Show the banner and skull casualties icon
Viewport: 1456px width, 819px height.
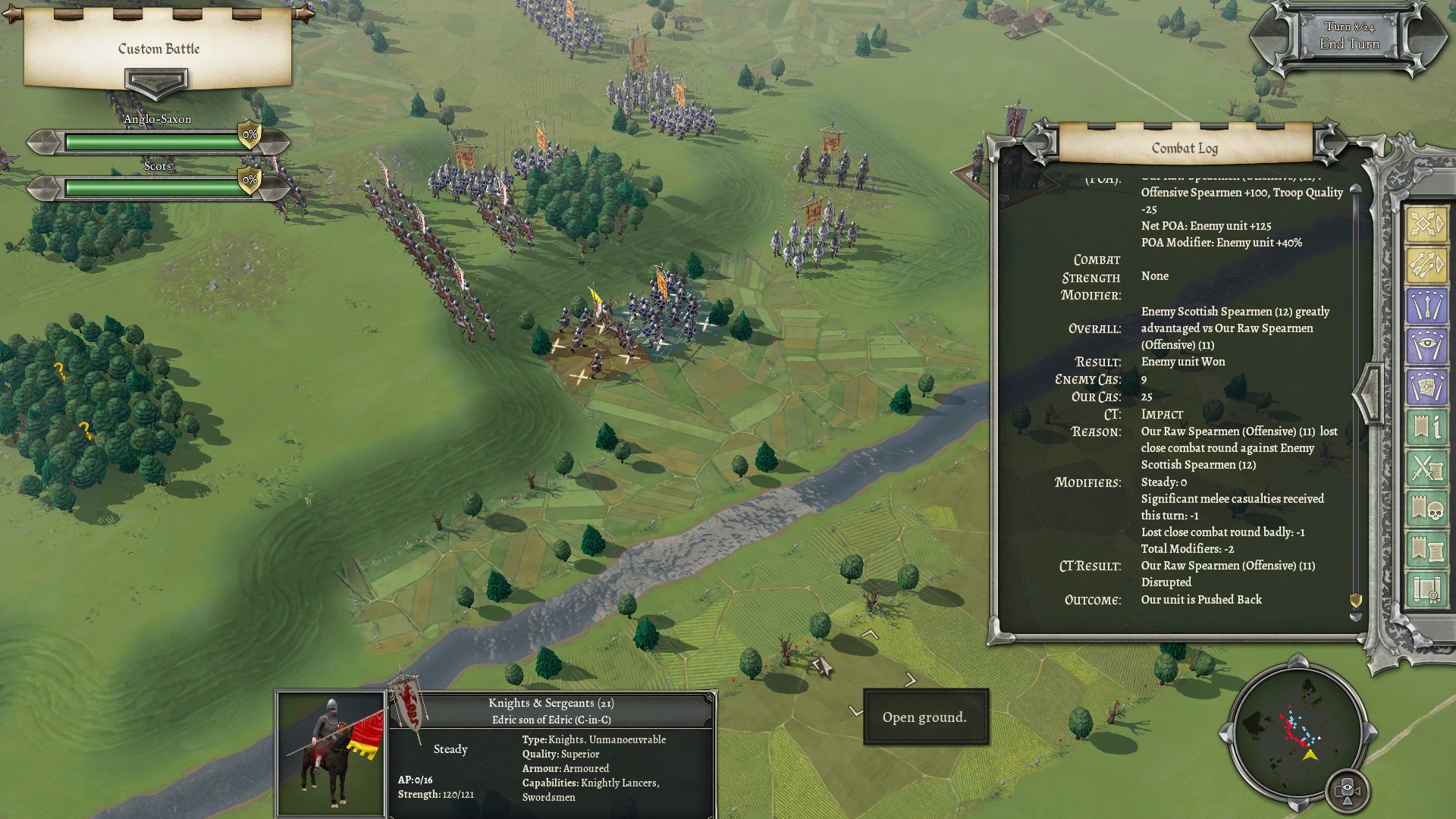click(1426, 509)
